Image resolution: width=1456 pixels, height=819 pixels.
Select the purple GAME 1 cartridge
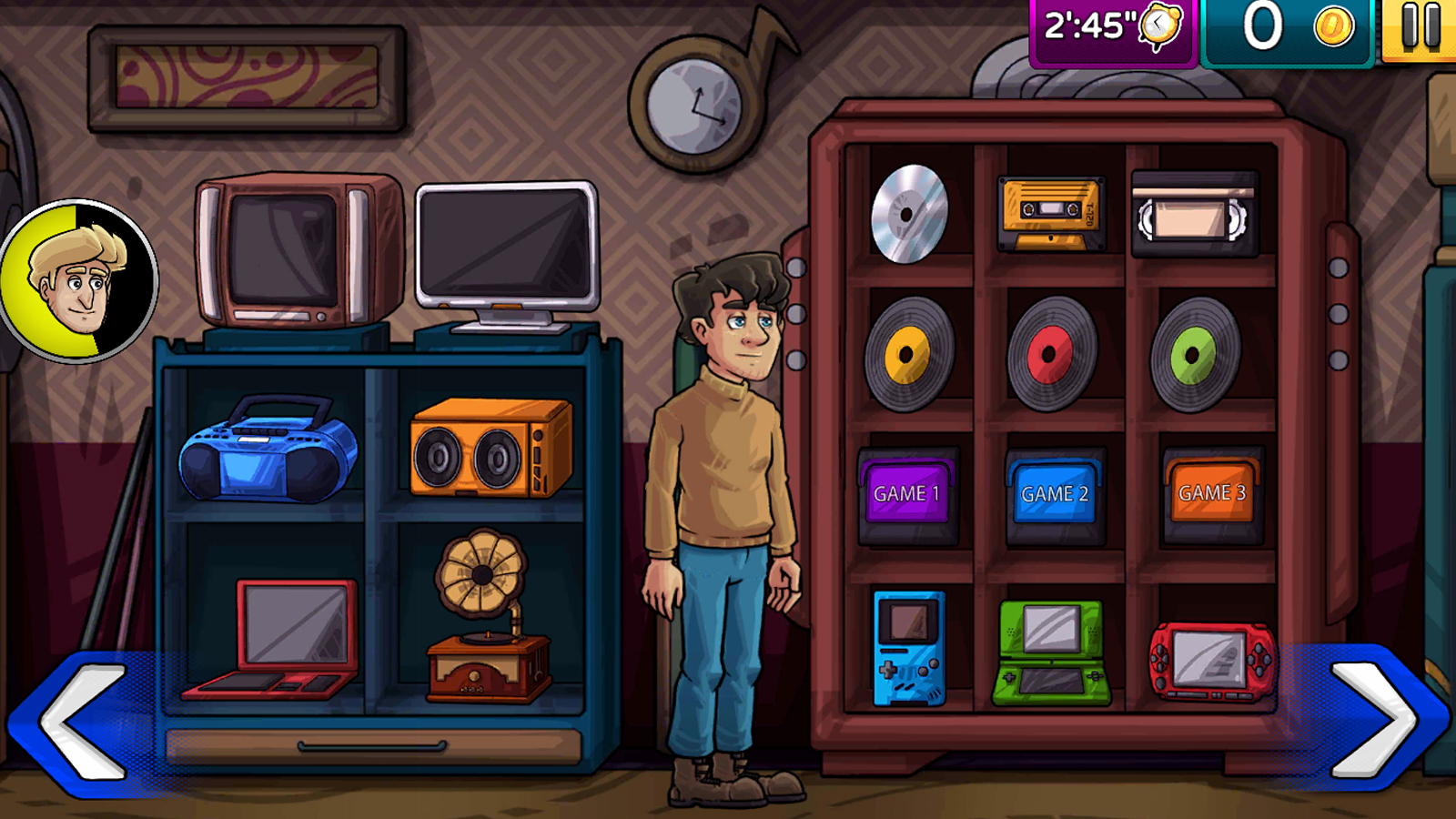click(907, 494)
